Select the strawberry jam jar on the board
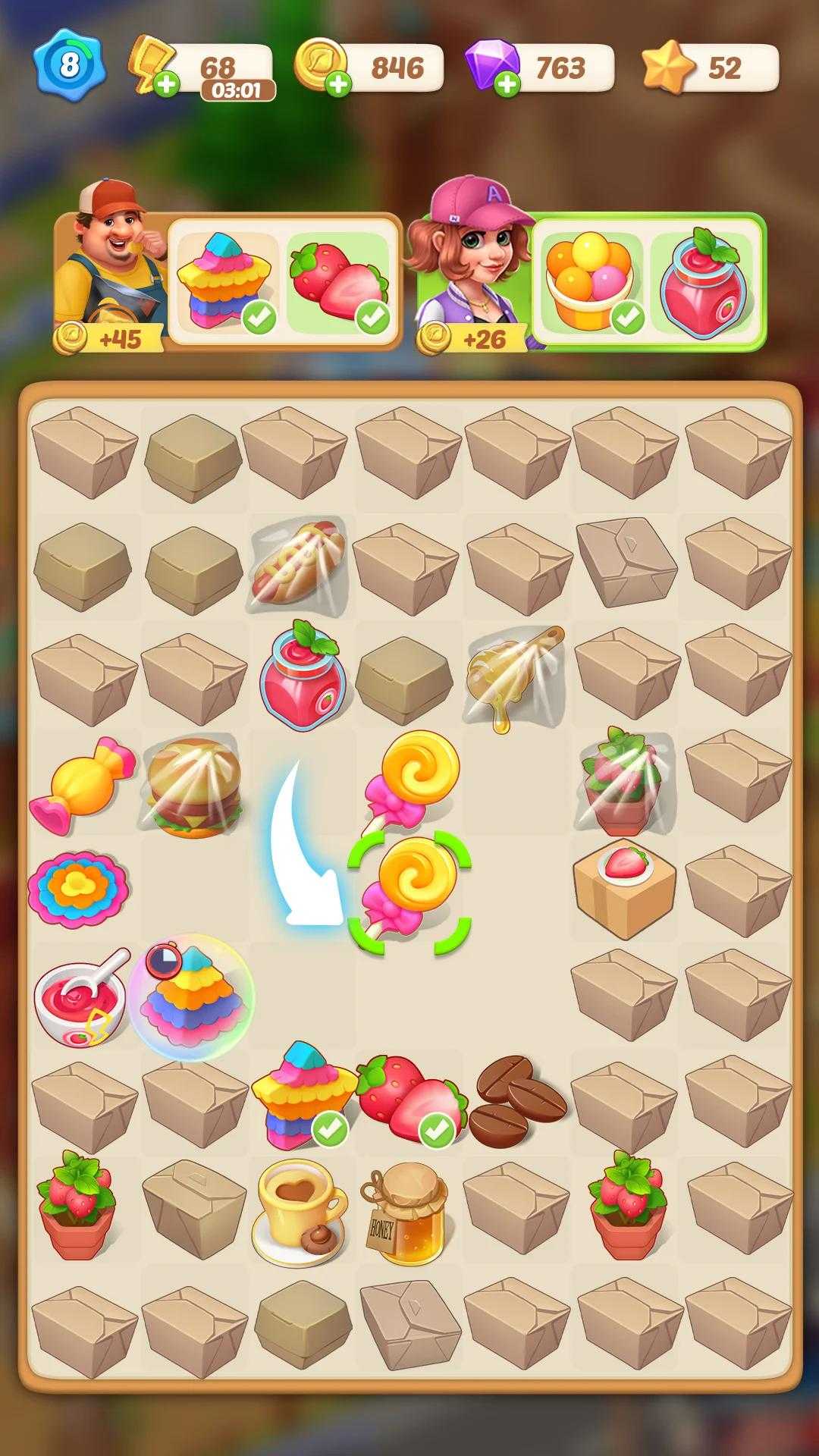This screenshot has width=819, height=1456. [302, 675]
